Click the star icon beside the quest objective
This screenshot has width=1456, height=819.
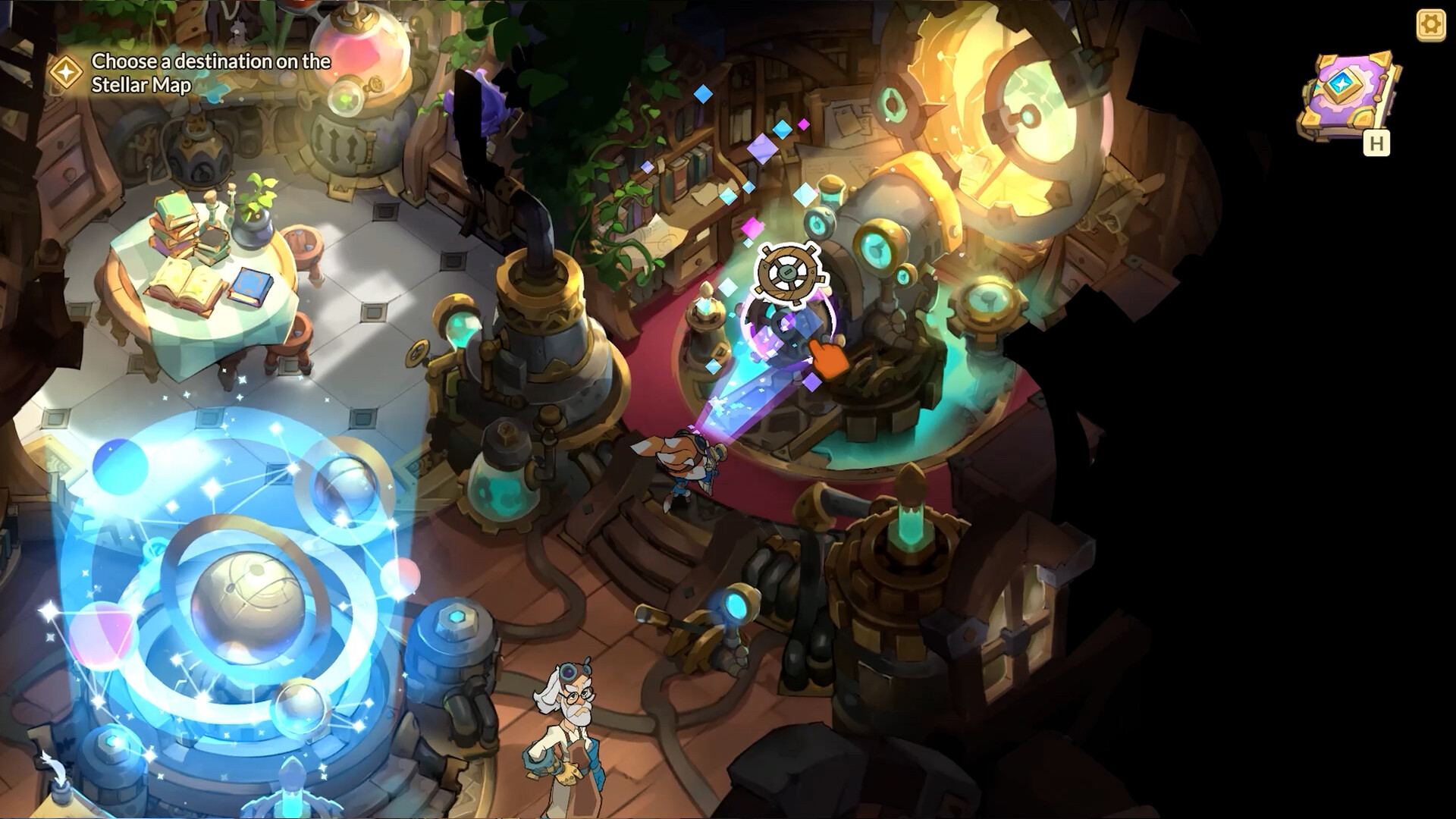coord(67,74)
